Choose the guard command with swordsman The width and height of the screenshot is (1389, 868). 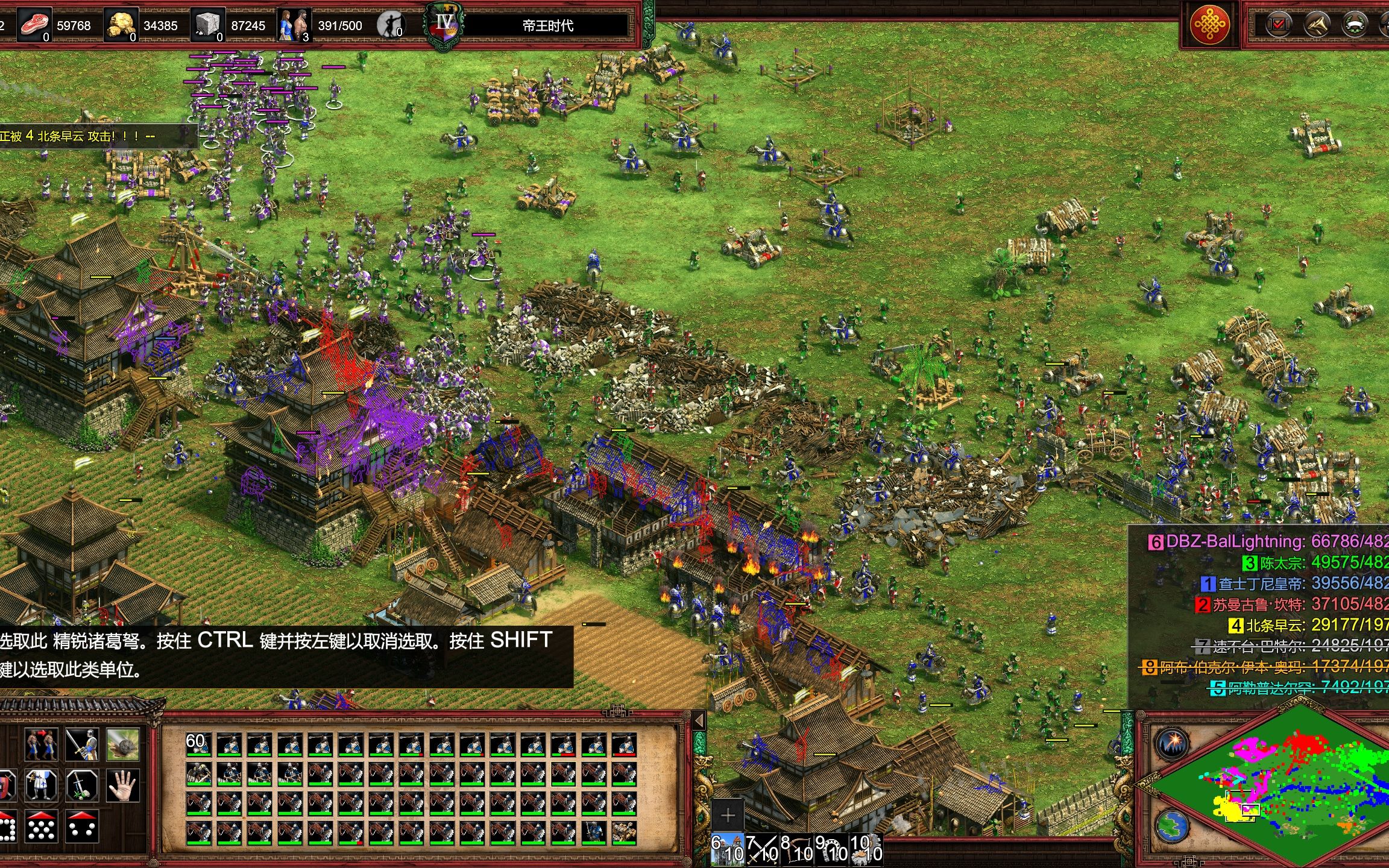click(x=82, y=744)
